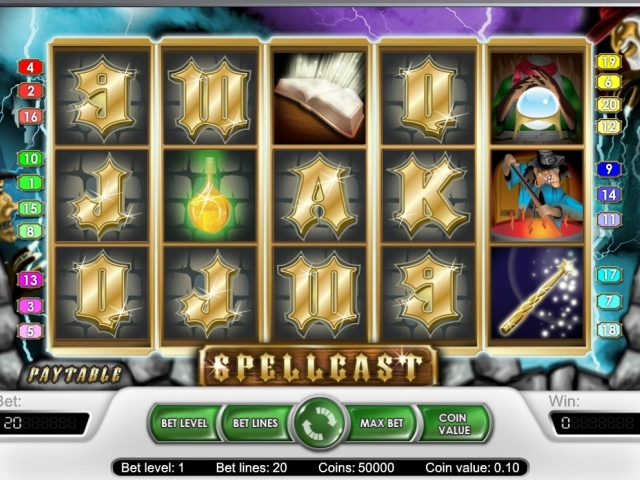Activate green bet line marker 10
640x480 pixels.
(x=30, y=159)
